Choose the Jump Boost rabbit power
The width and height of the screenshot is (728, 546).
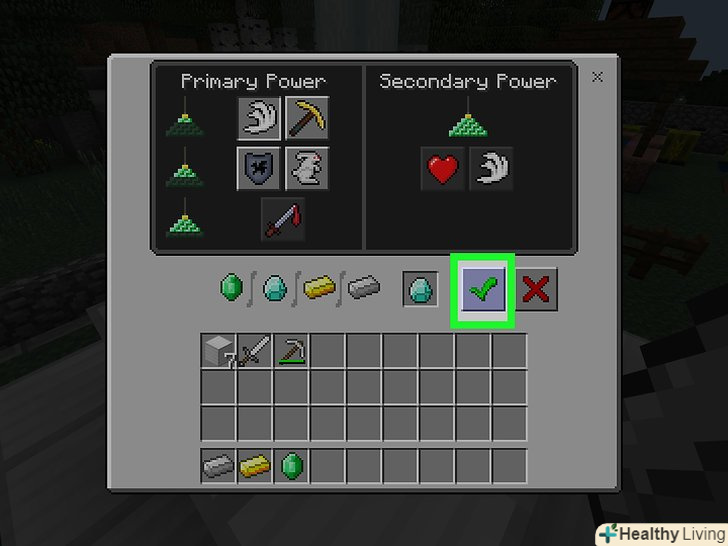pyautogui.click(x=308, y=168)
